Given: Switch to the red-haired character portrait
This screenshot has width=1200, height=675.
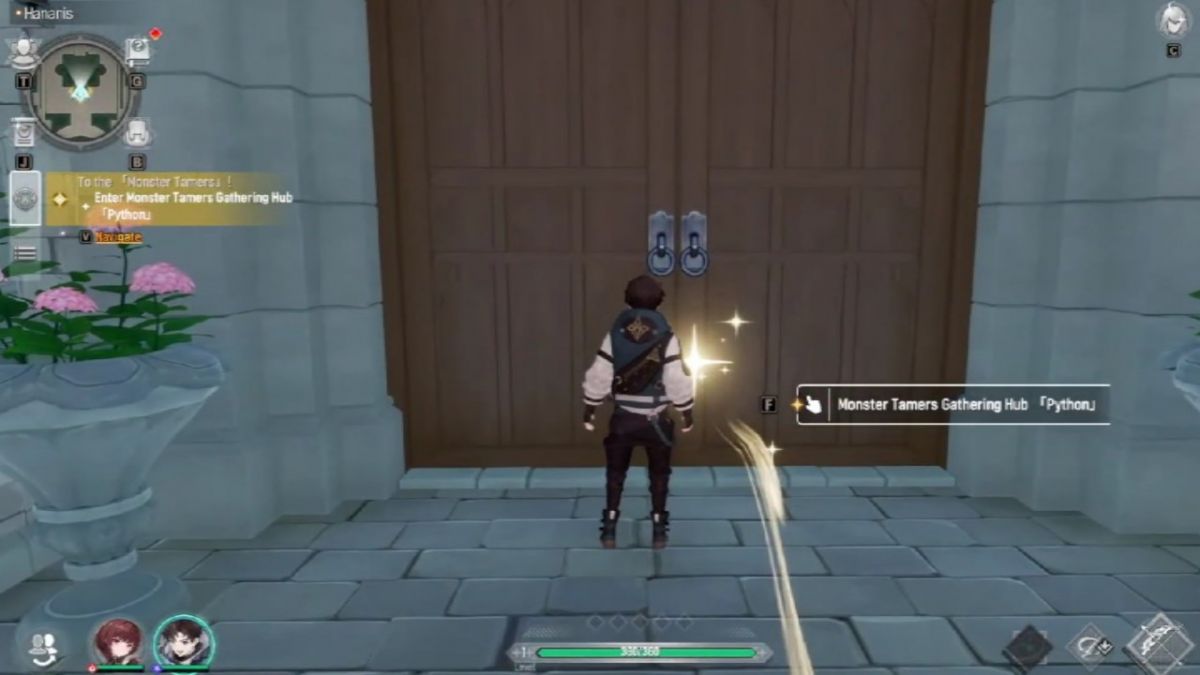Looking at the screenshot, I should pyautogui.click(x=119, y=643).
